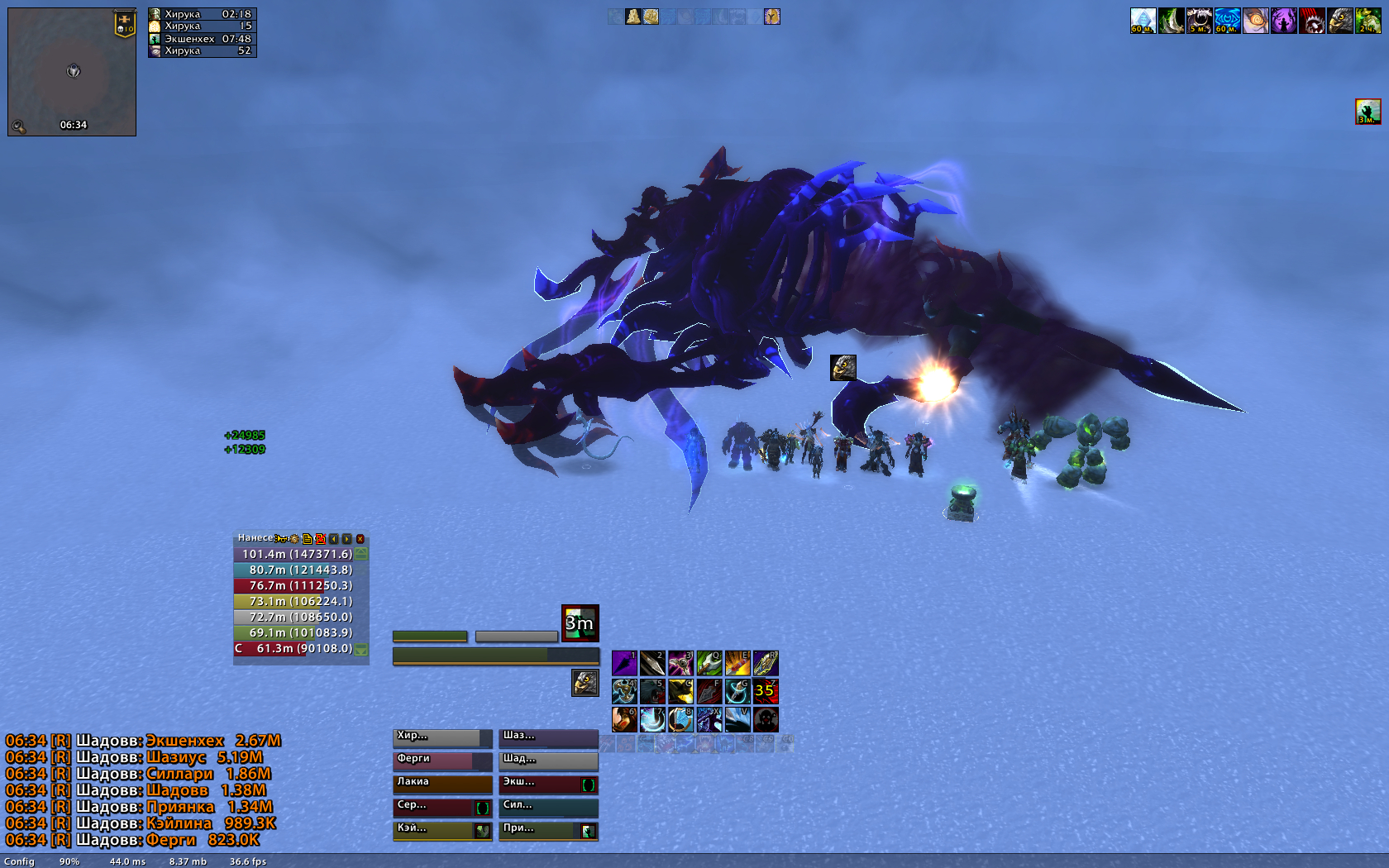Use the ability bound to key 1
Image resolution: width=1389 pixels, height=868 pixels.
tap(624, 663)
